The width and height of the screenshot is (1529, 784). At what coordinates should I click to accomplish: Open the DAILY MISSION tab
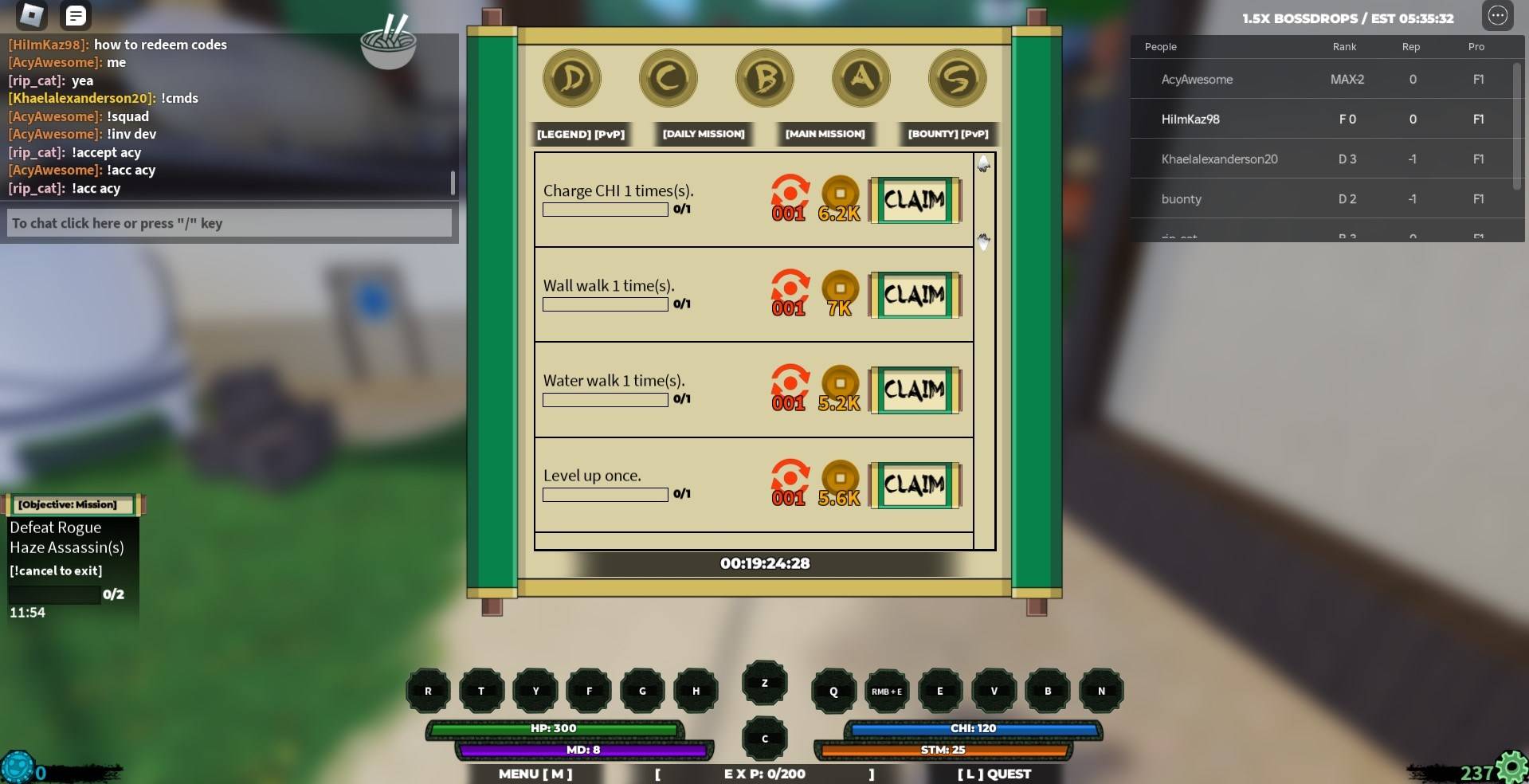coord(703,134)
